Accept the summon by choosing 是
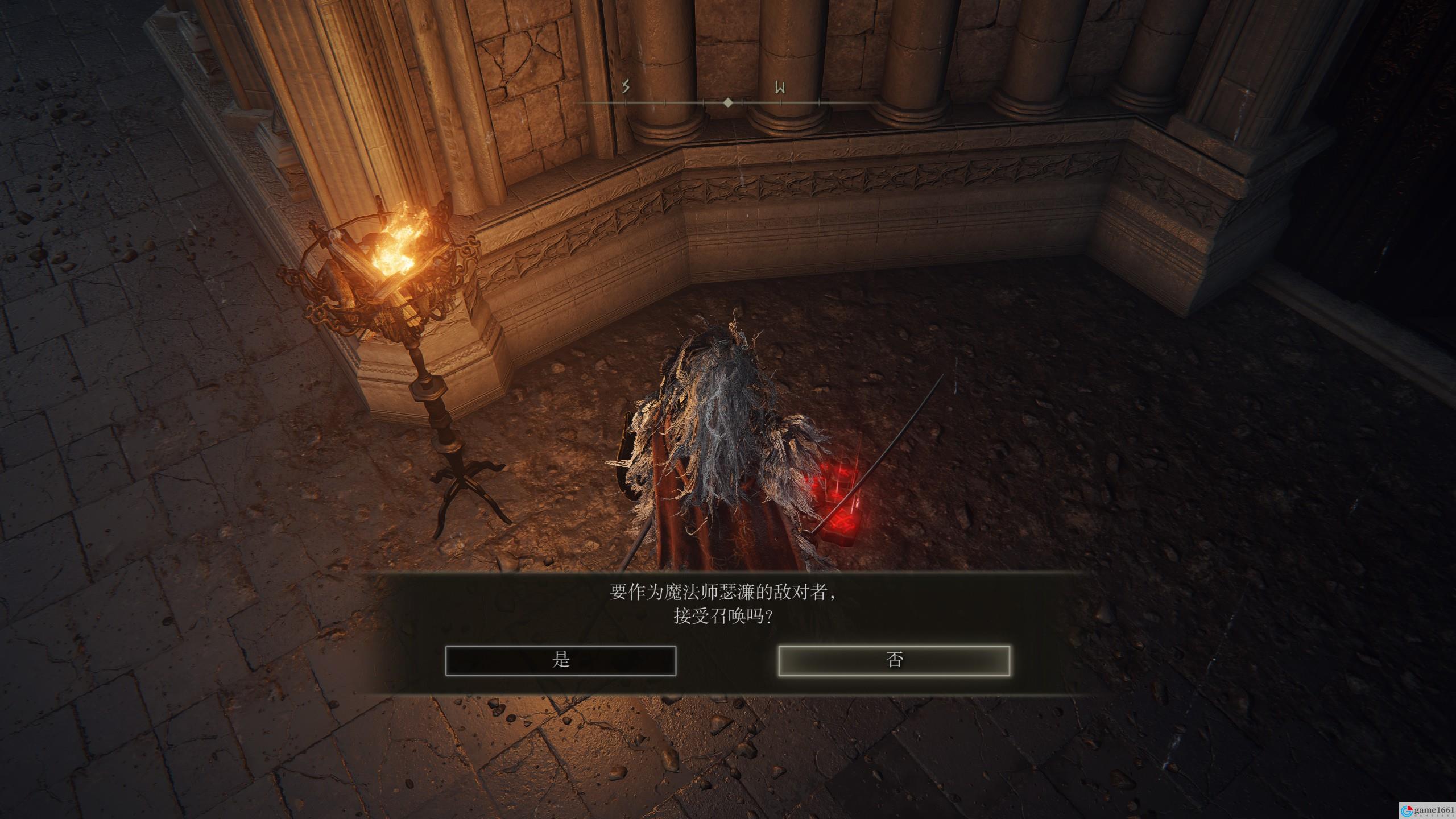Image resolution: width=1456 pixels, height=819 pixels. coord(560,660)
